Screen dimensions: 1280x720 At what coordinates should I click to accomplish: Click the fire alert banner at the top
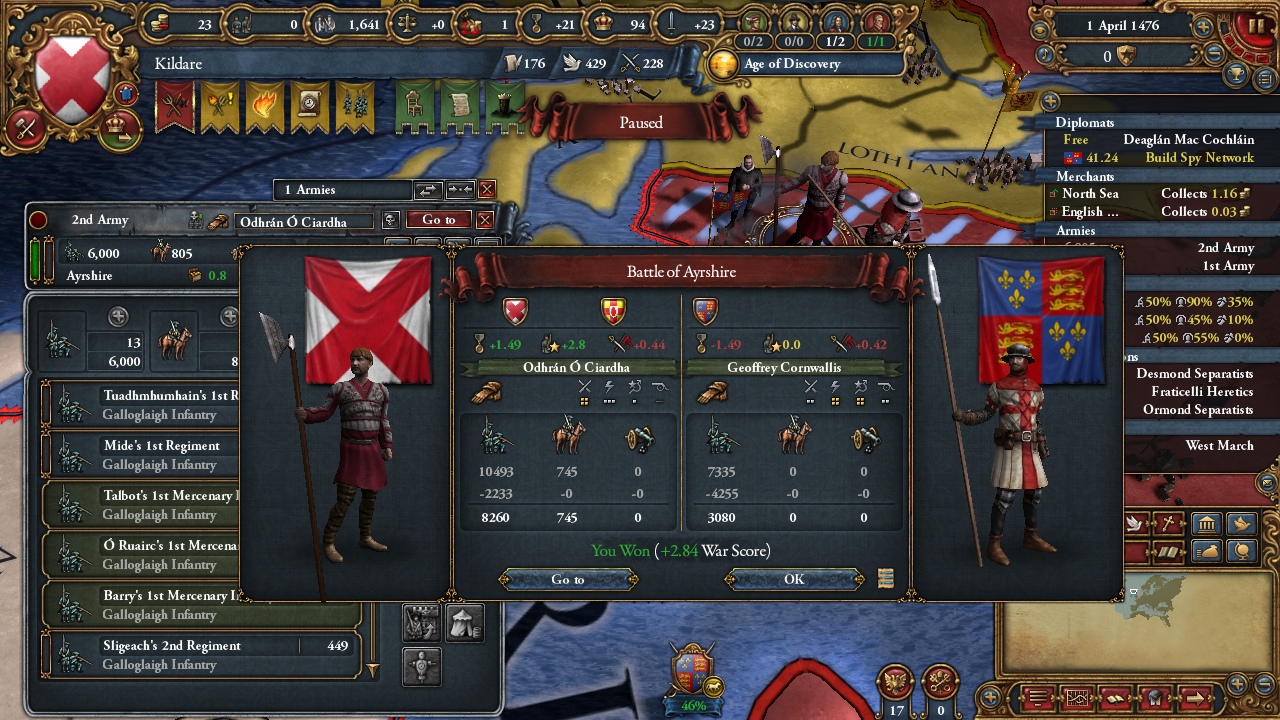(x=265, y=104)
